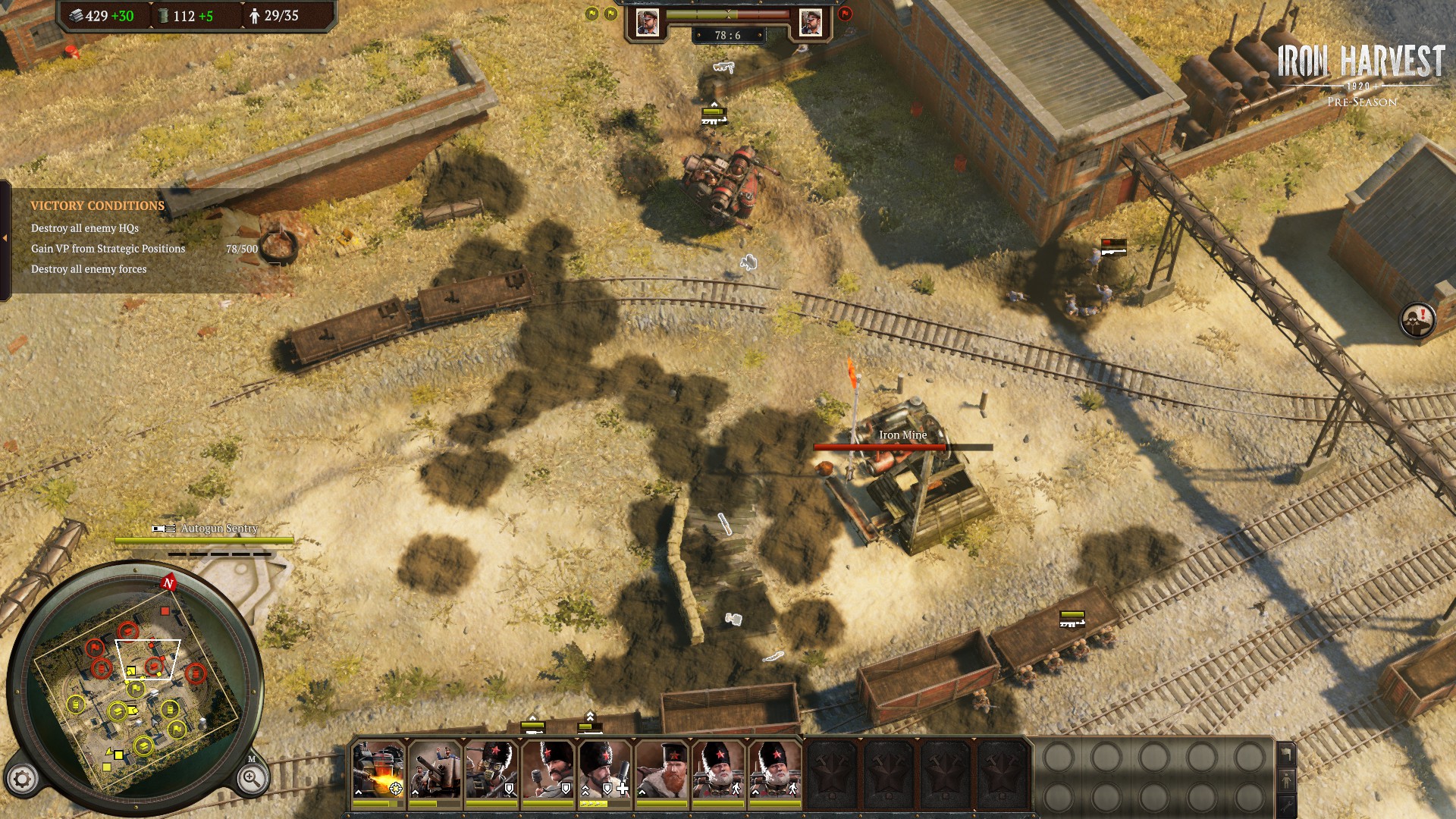
Task: Select the gas-mask infantry unit card
Action: [x=491, y=768]
